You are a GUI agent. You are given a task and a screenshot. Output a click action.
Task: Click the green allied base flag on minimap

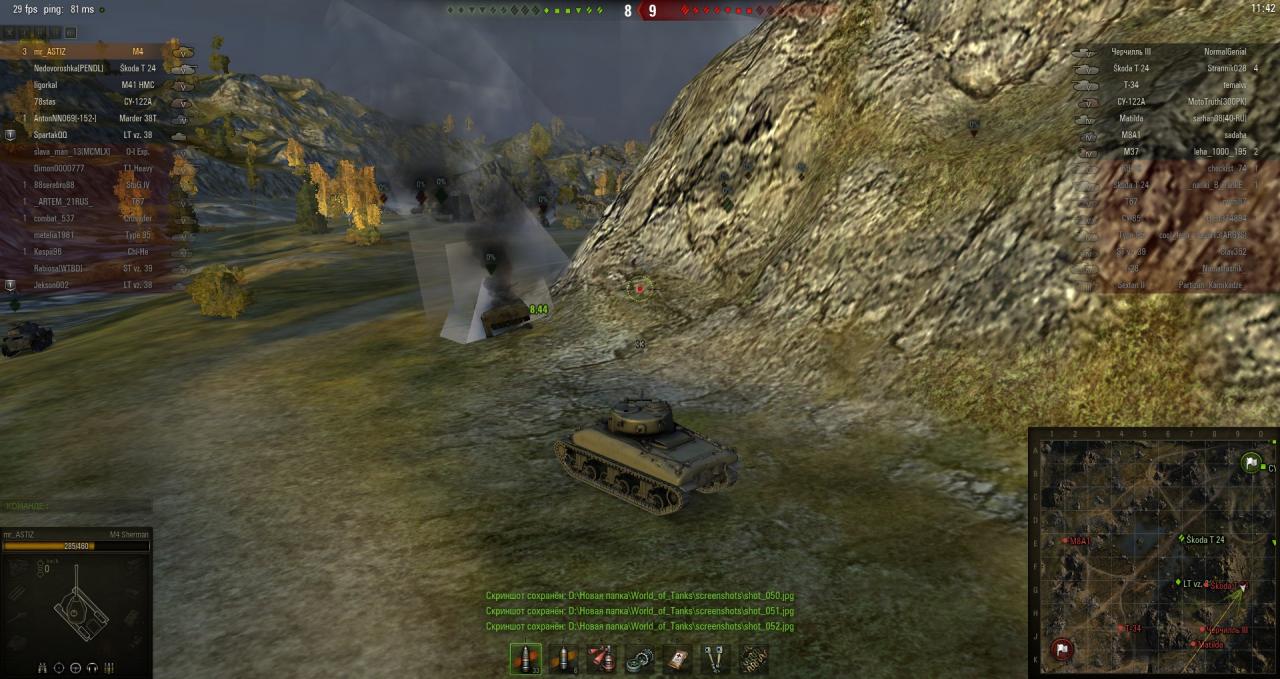(x=1250, y=463)
